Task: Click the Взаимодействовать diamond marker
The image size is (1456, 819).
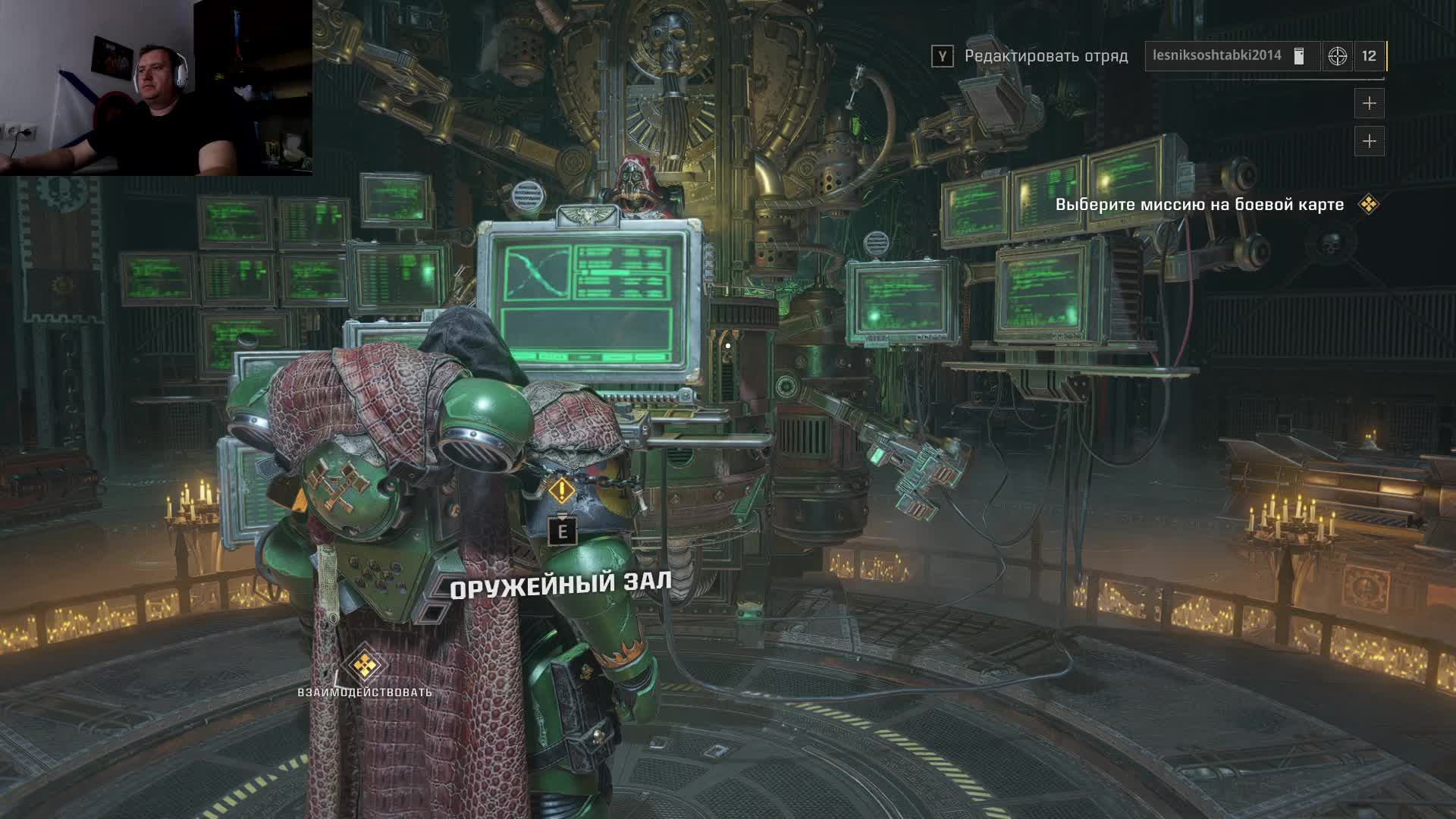Action: click(366, 665)
